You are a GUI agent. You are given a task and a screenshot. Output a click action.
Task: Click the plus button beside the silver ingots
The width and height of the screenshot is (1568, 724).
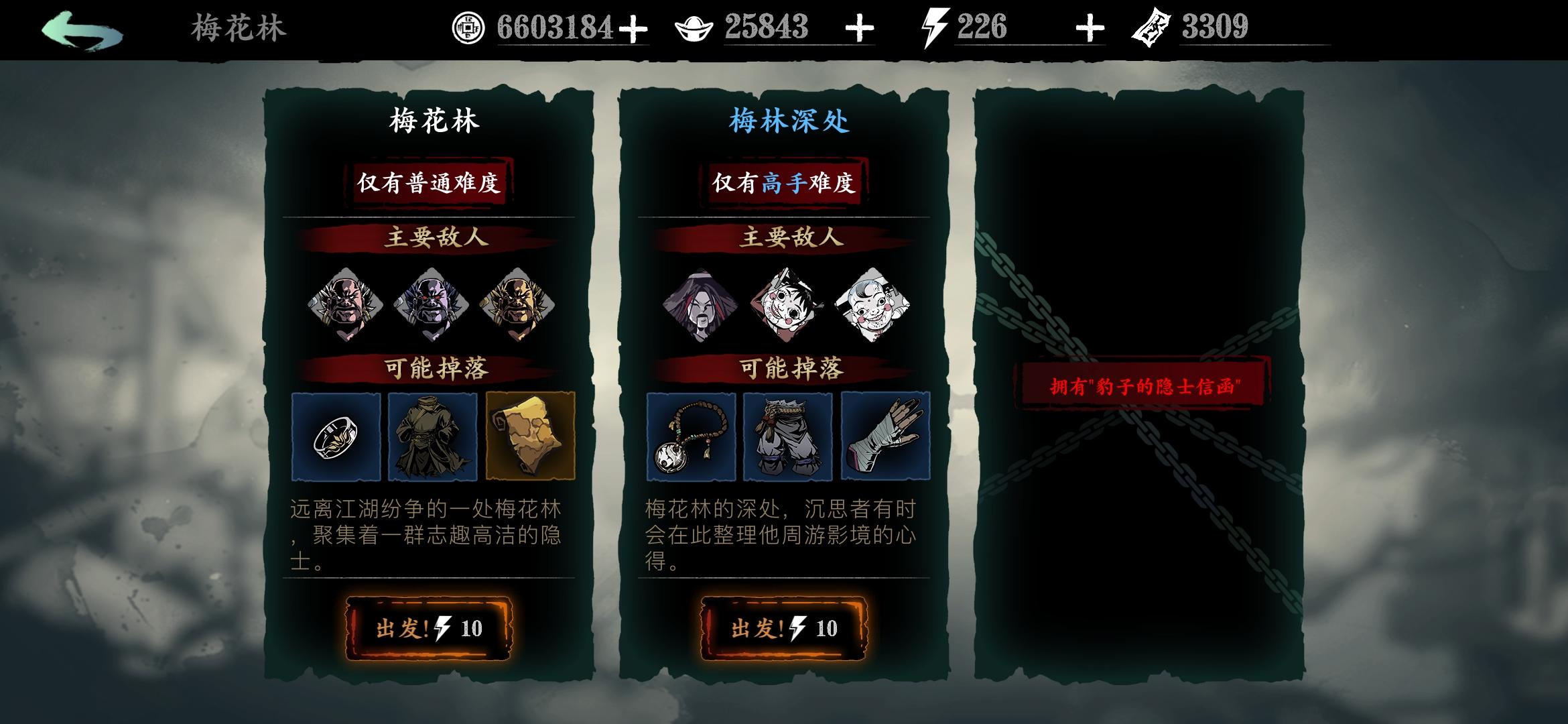860,27
